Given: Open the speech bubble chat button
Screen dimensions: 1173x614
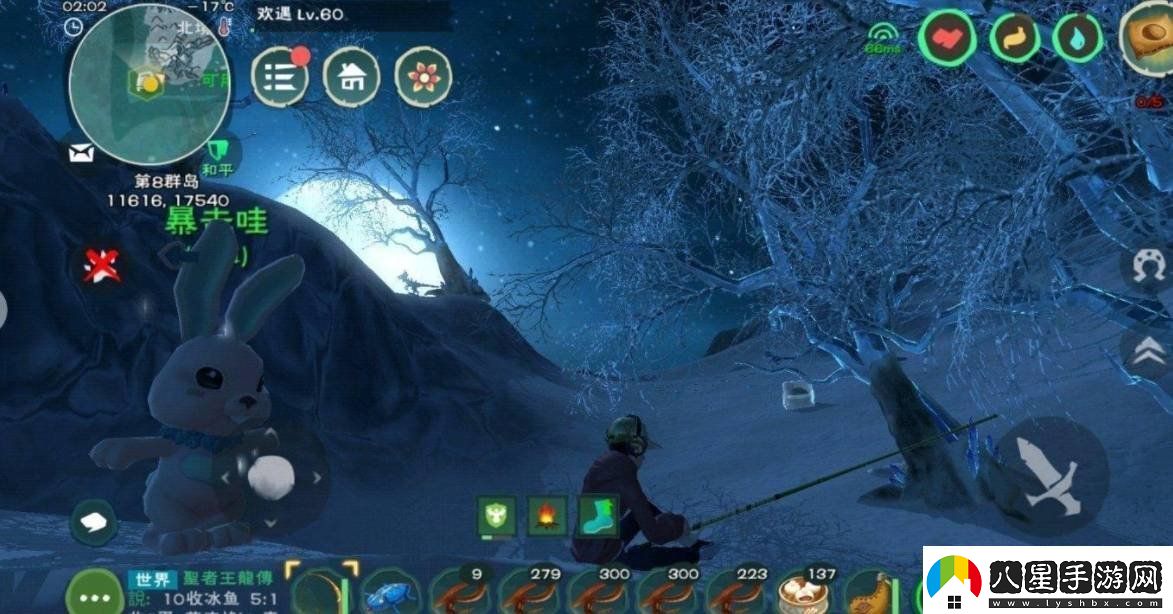Looking at the screenshot, I should coord(93,521).
